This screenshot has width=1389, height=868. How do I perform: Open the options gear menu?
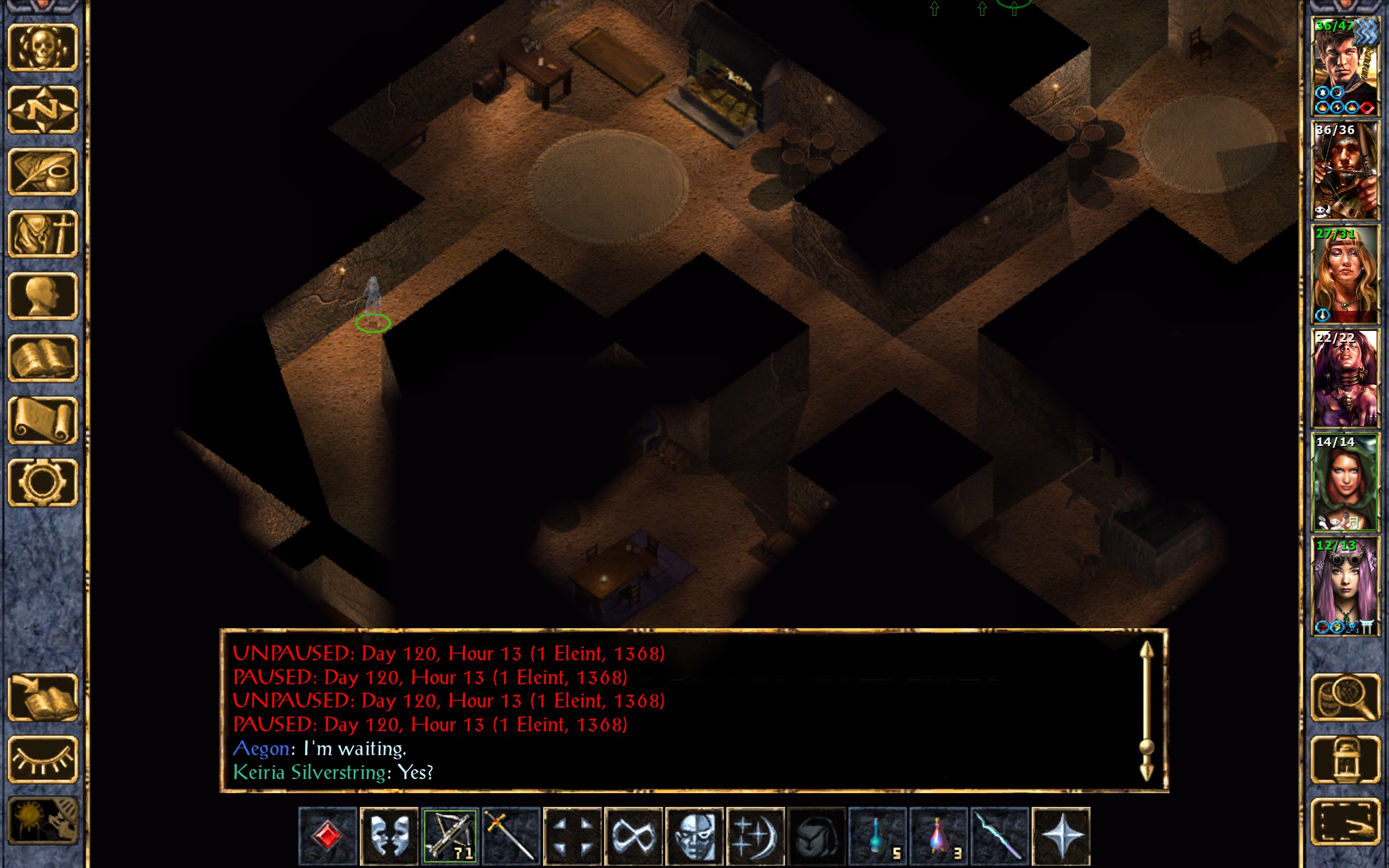[42, 482]
